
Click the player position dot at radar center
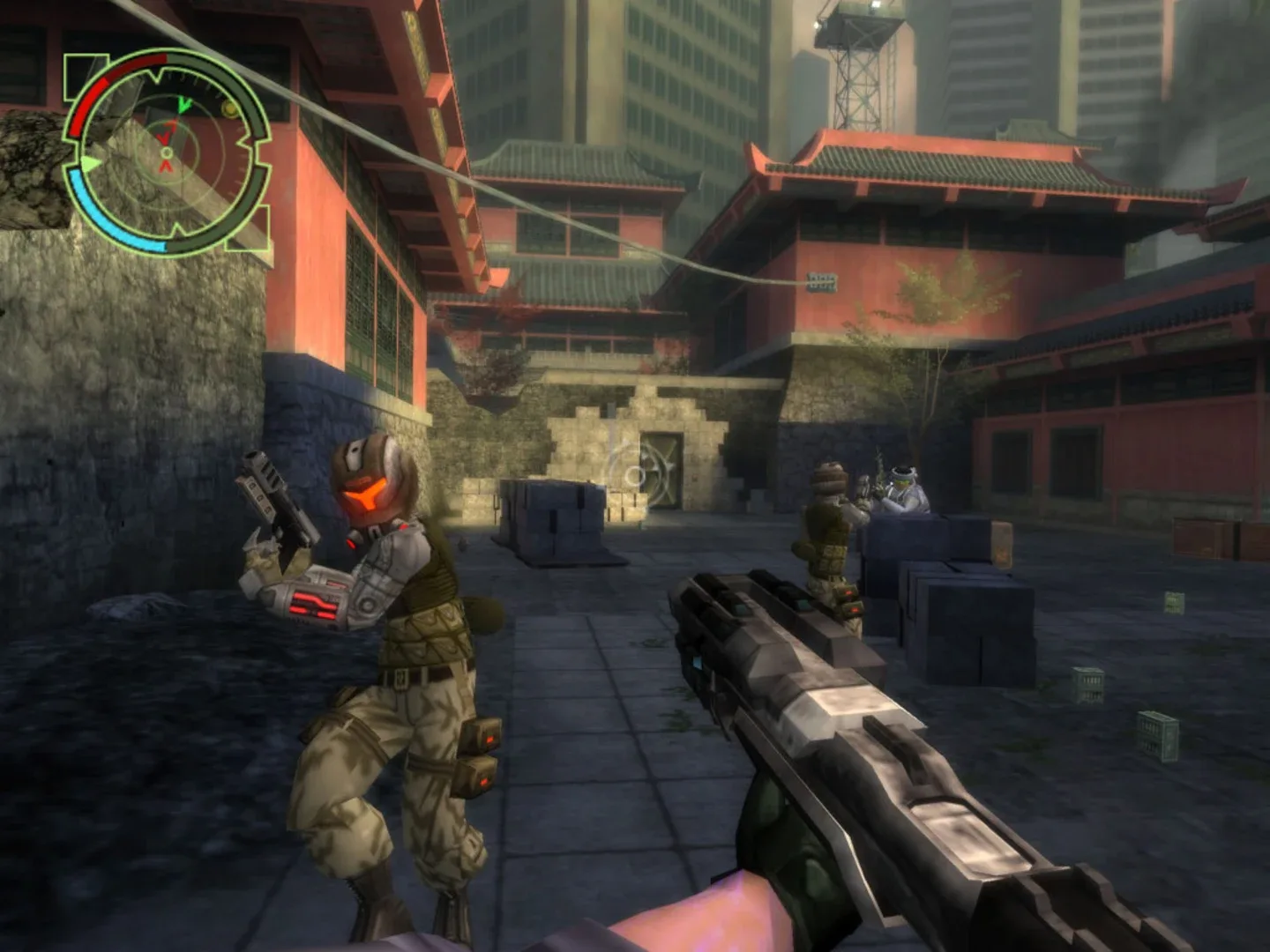pyautogui.click(x=168, y=153)
